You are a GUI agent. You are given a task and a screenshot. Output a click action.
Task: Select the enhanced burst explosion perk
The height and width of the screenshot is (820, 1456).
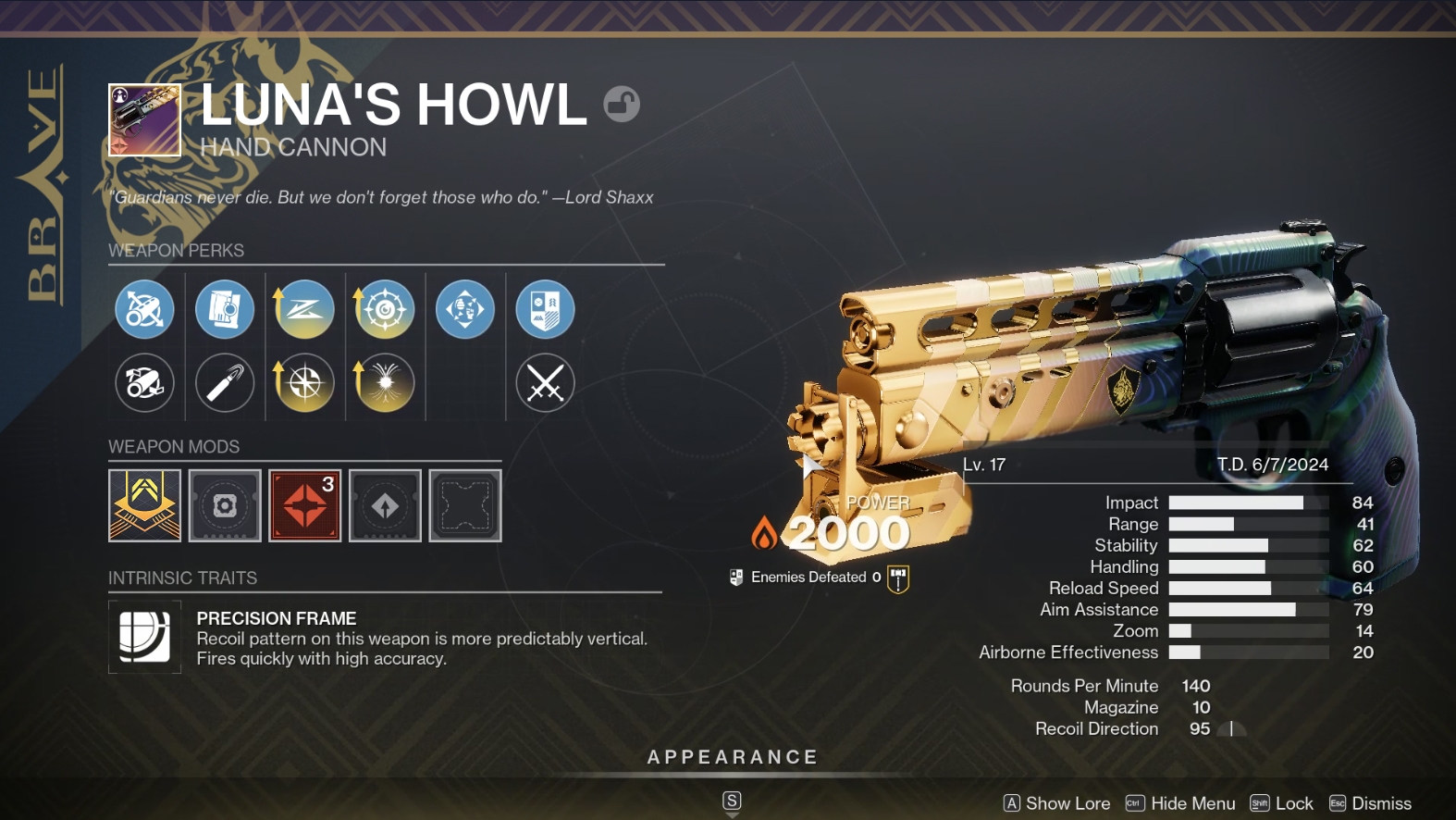click(384, 382)
